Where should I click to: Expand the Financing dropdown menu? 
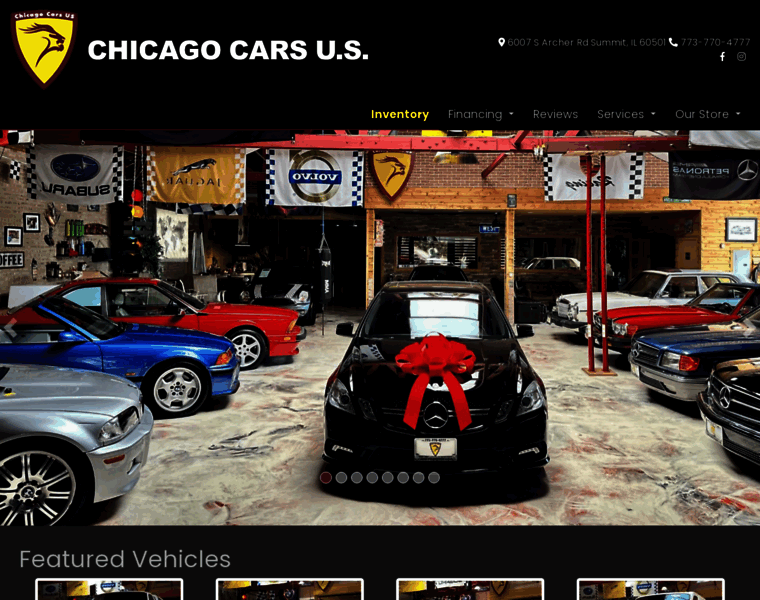click(x=480, y=114)
